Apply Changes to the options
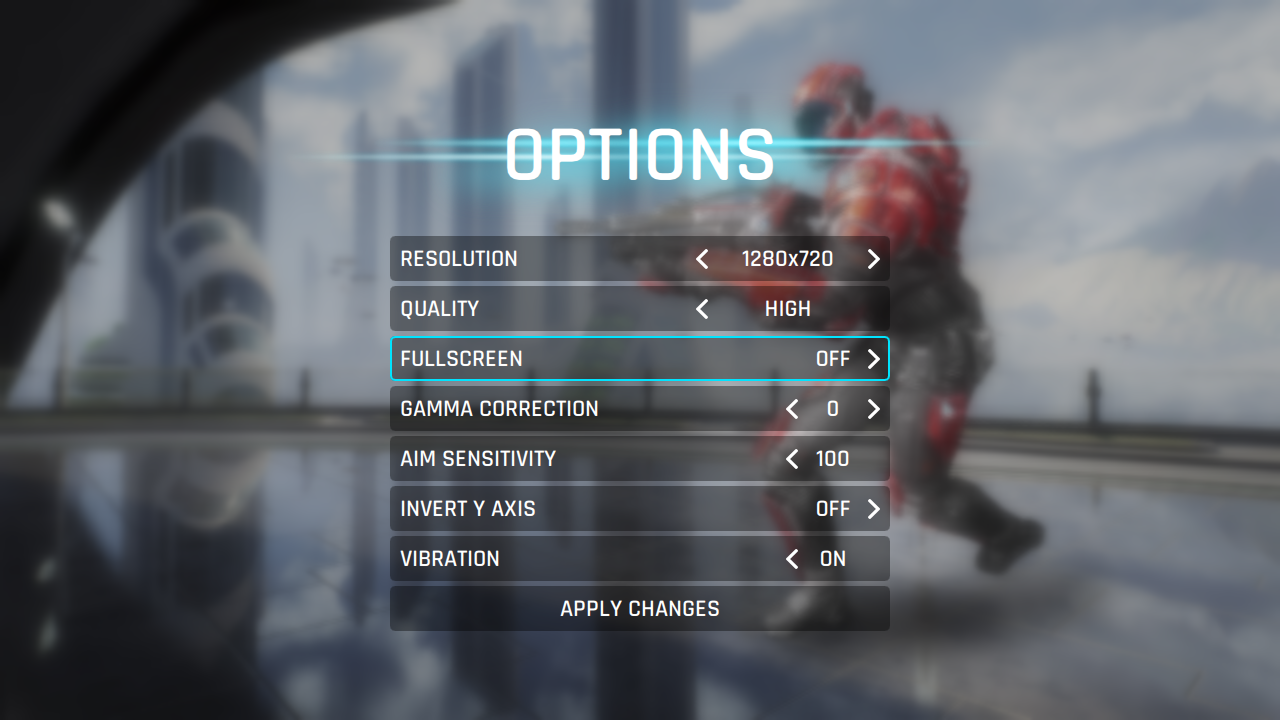The width and height of the screenshot is (1280, 720). click(x=640, y=609)
